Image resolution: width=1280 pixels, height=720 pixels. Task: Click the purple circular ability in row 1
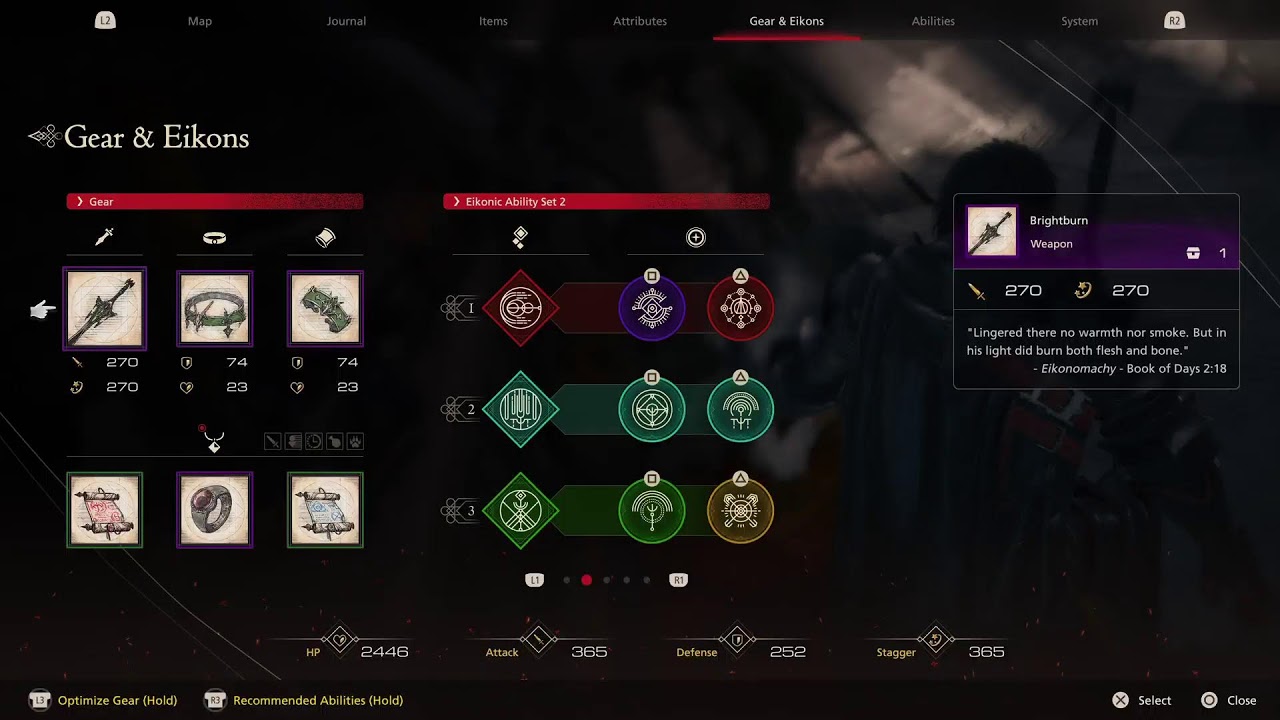(652, 308)
